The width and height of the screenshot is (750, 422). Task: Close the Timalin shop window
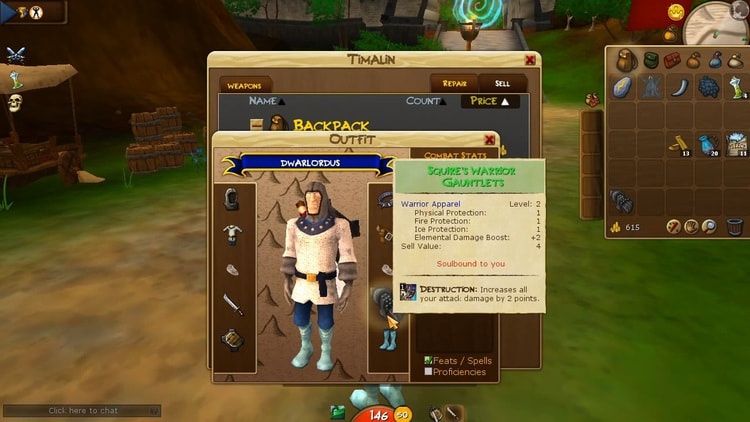point(530,60)
